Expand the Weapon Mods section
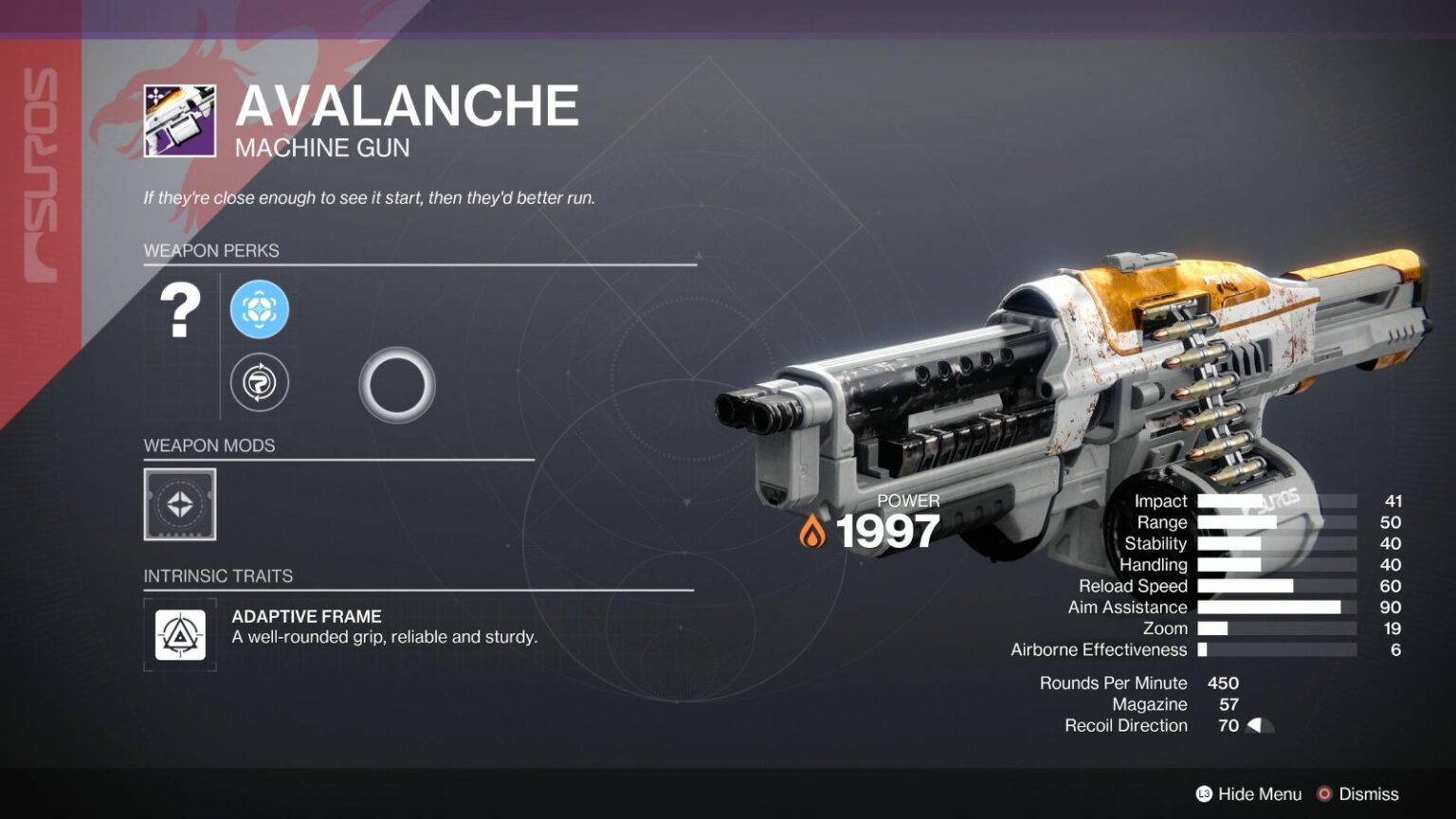1456x819 pixels. coord(209,446)
